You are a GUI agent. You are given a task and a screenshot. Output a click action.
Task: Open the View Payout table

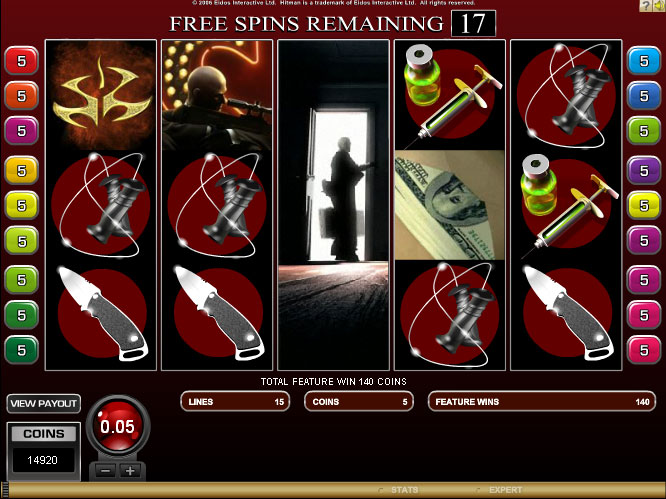tap(44, 404)
